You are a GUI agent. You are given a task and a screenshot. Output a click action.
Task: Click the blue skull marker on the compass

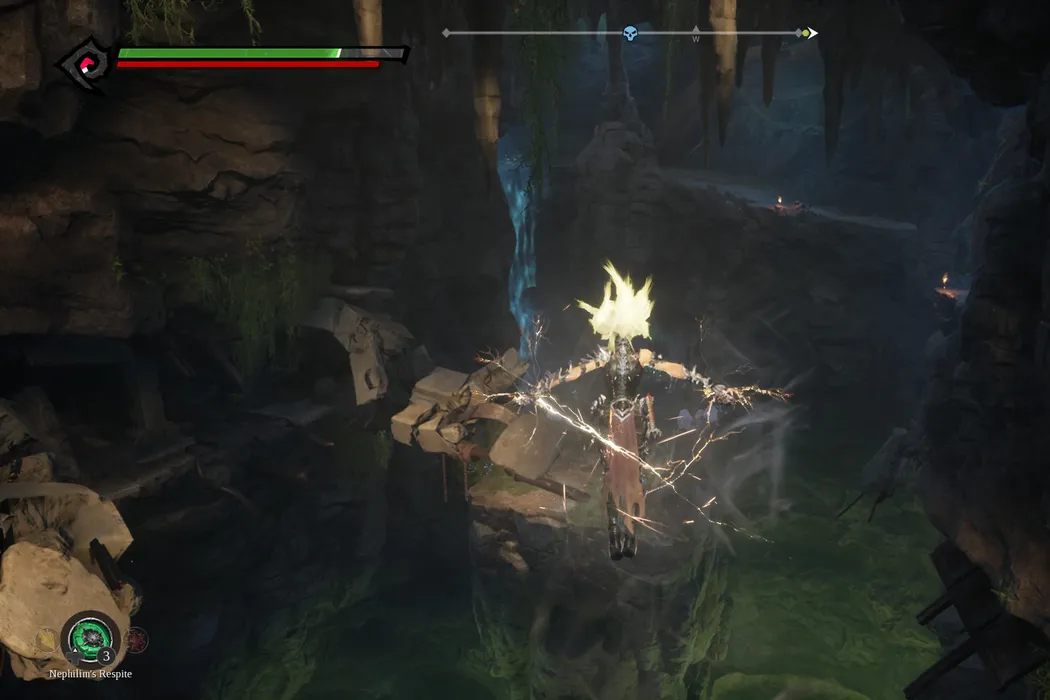630,34
